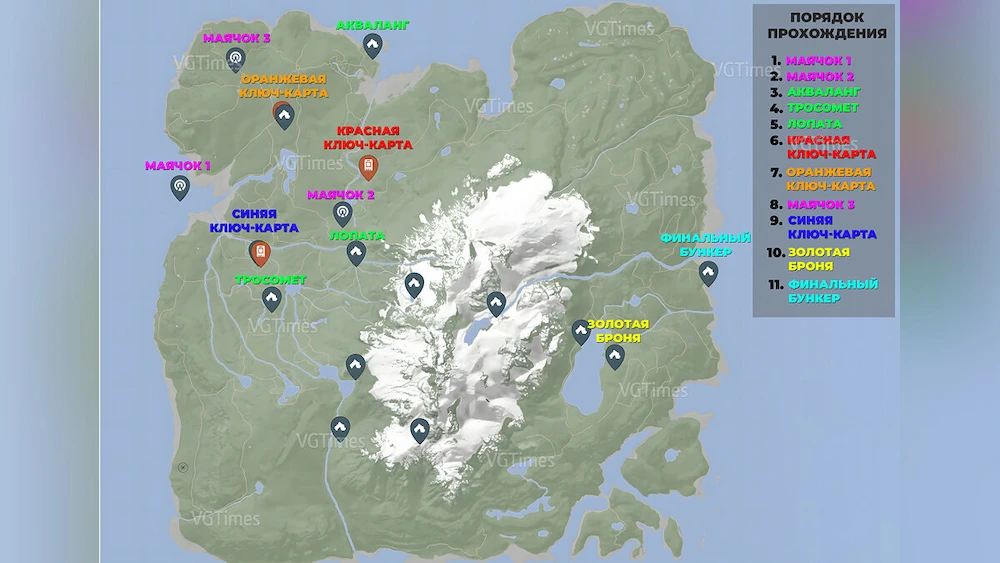Click the Финальный бункер map marker
This screenshot has height=563, width=1000.
tap(708, 272)
